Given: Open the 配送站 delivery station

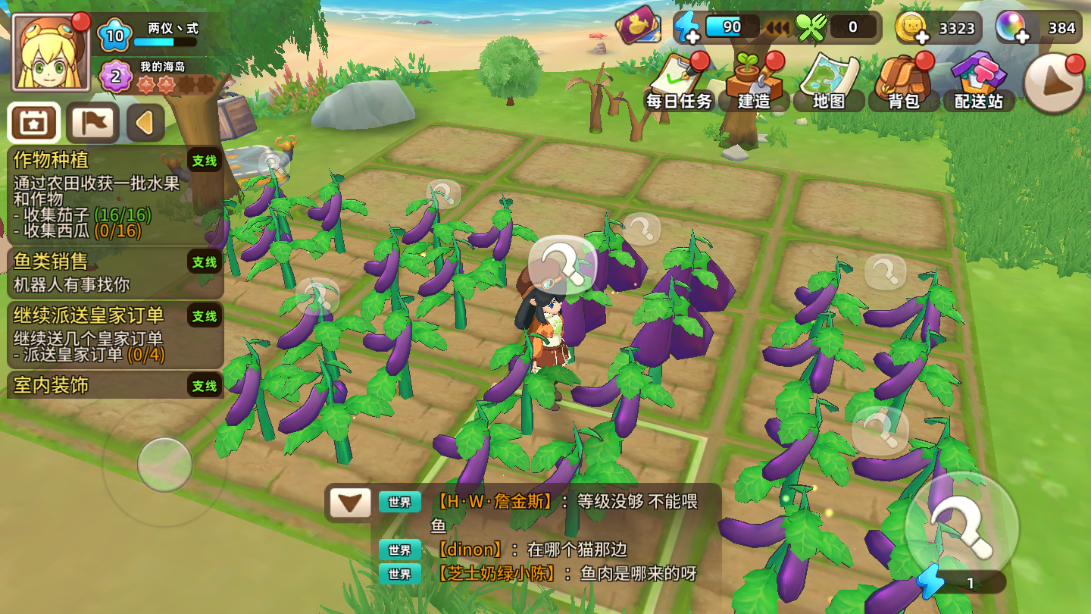Looking at the screenshot, I should pos(978,83).
